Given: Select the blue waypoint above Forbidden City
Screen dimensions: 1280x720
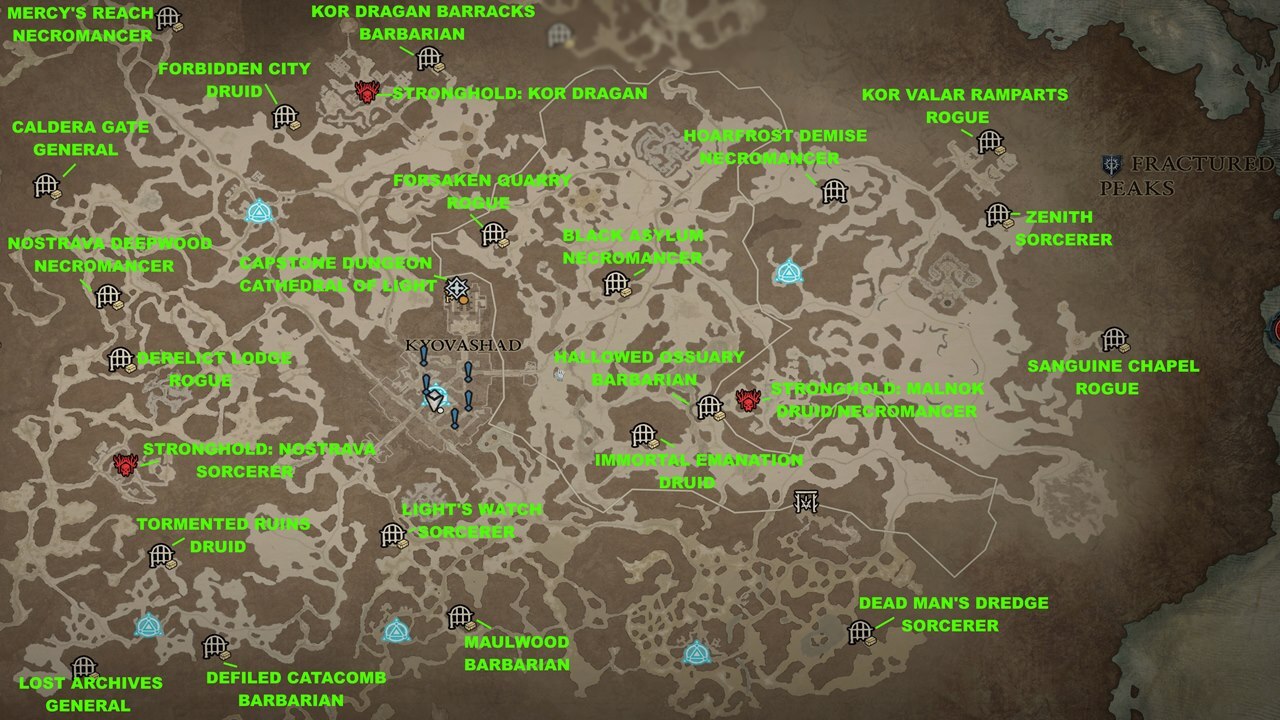Looking at the screenshot, I should [x=257, y=211].
